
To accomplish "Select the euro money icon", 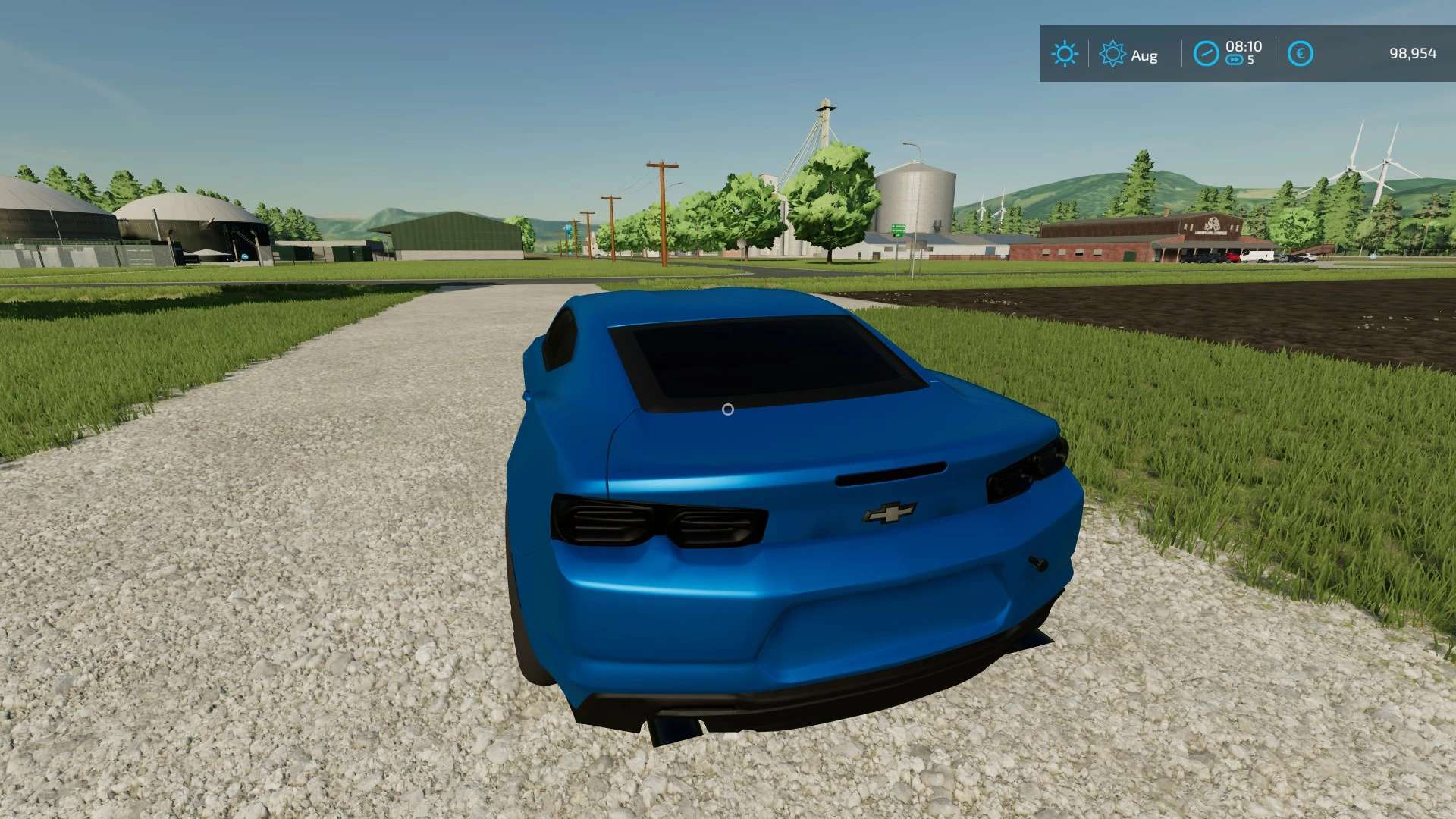I will pos(1300,54).
